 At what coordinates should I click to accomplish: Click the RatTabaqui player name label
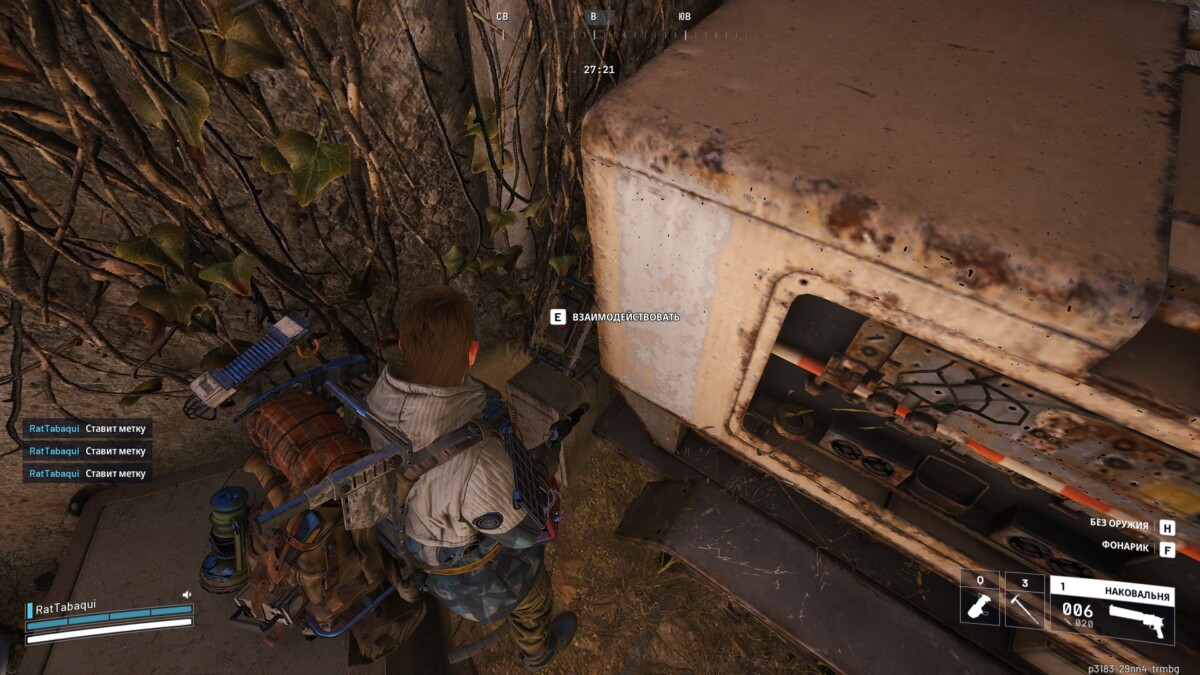(63, 609)
